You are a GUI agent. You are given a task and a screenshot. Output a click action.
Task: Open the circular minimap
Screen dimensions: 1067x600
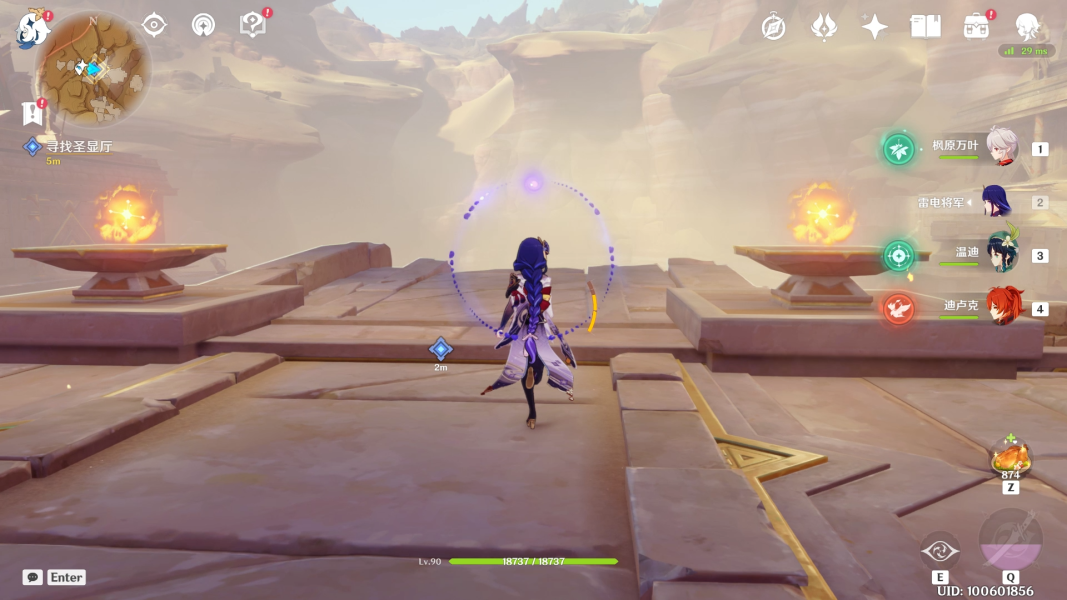(x=93, y=68)
